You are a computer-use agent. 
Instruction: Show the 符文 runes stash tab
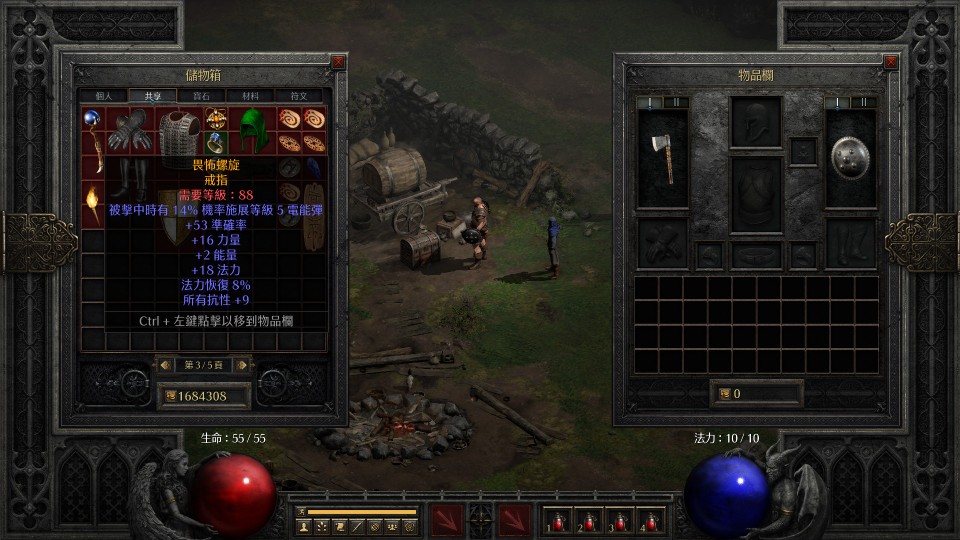(x=299, y=96)
